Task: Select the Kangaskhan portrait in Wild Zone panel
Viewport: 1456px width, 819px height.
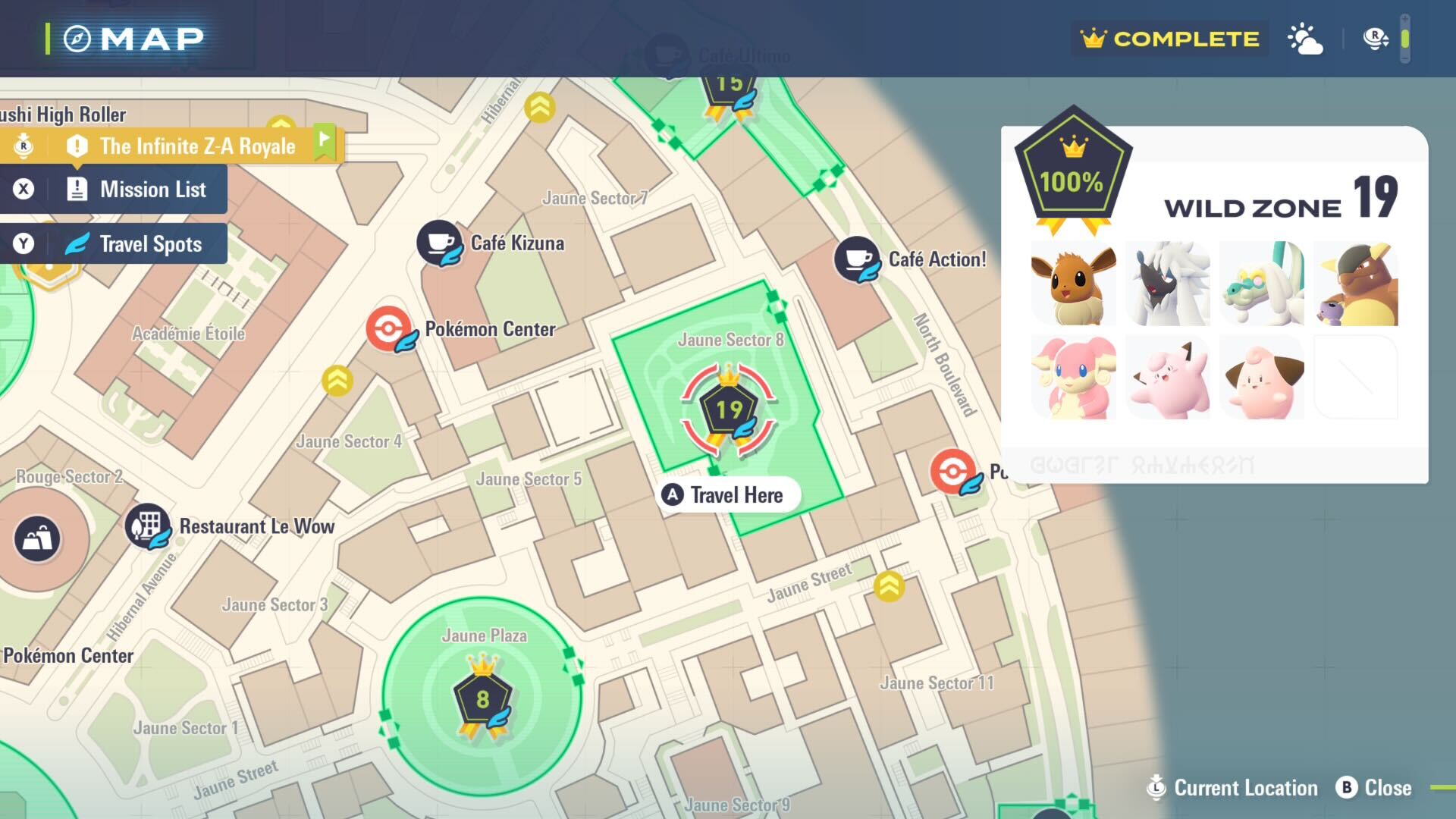Action: tap(1355, 284)
